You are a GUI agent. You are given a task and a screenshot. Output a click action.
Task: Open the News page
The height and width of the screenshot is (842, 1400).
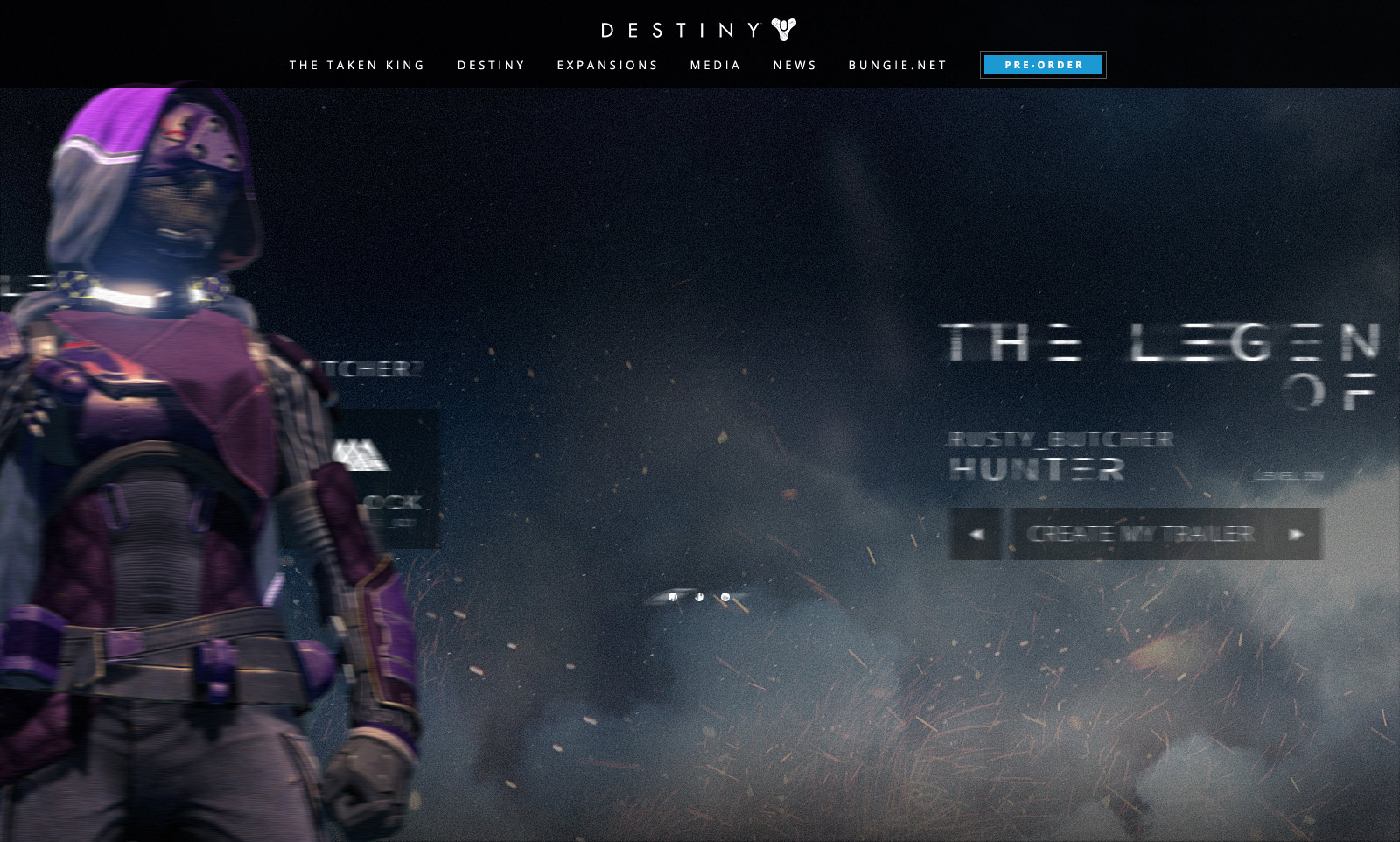794,66
